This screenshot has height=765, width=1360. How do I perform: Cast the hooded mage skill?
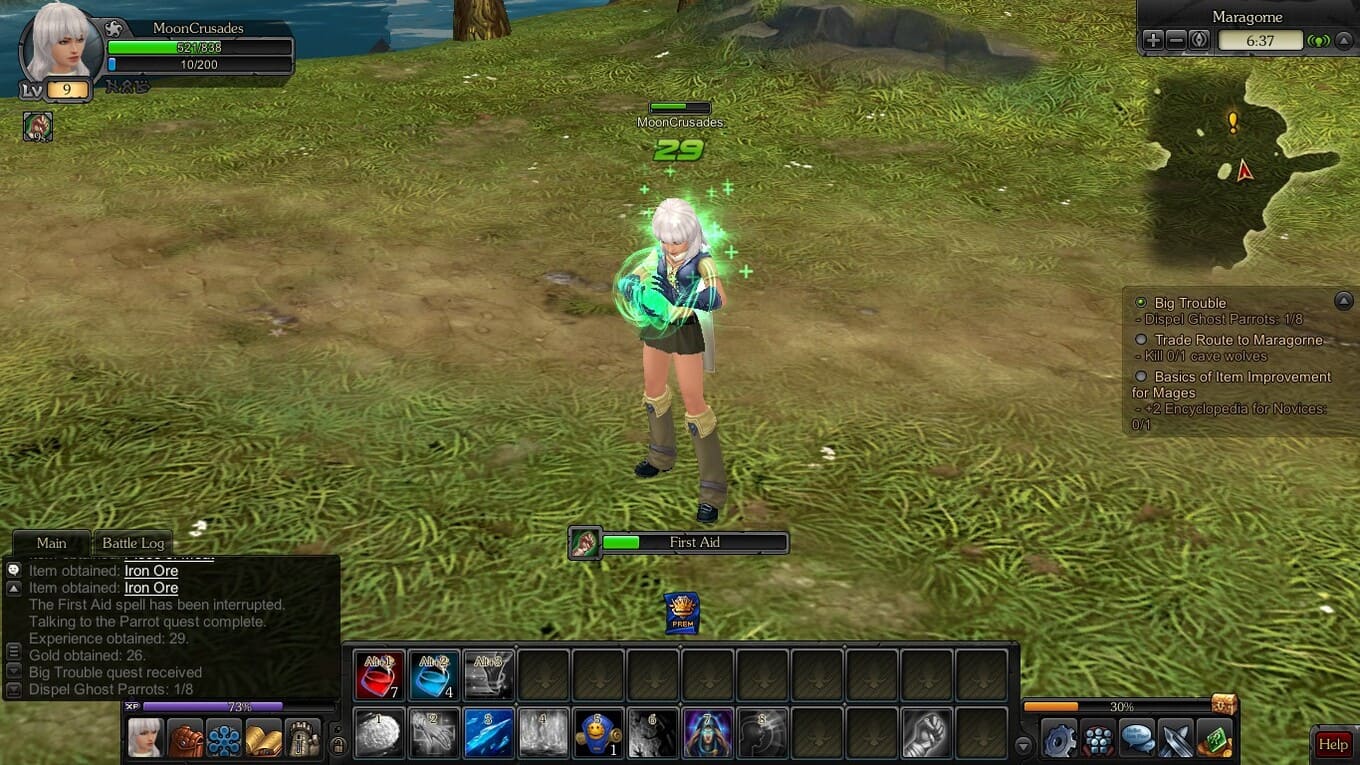(707, 733)
